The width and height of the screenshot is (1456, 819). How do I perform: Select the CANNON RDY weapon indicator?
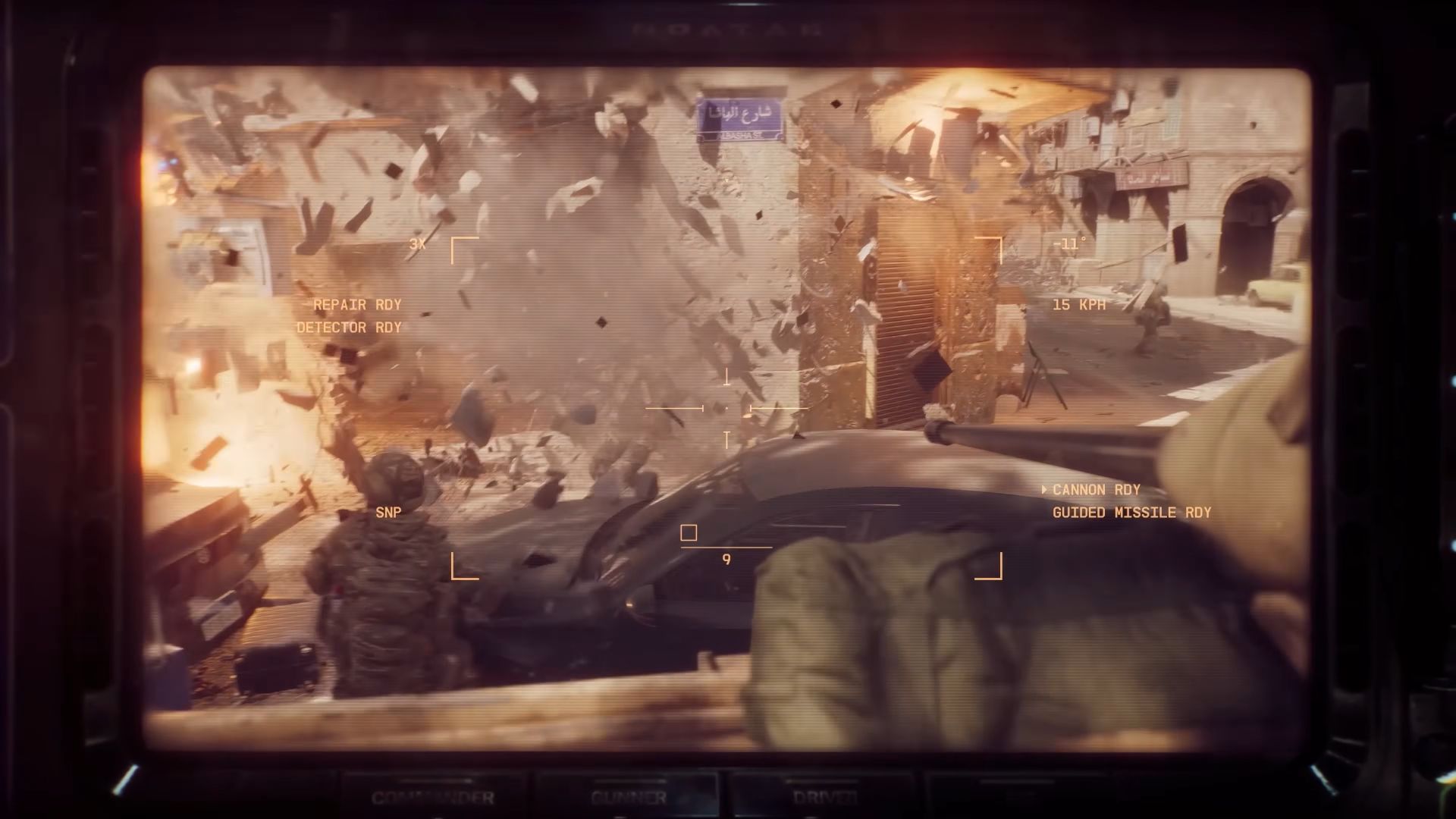(1096, 489)
